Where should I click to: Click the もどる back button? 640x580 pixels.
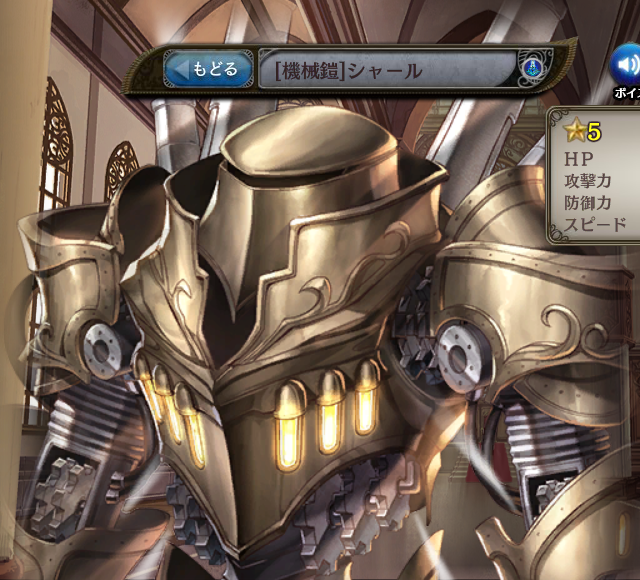point(208,69)
